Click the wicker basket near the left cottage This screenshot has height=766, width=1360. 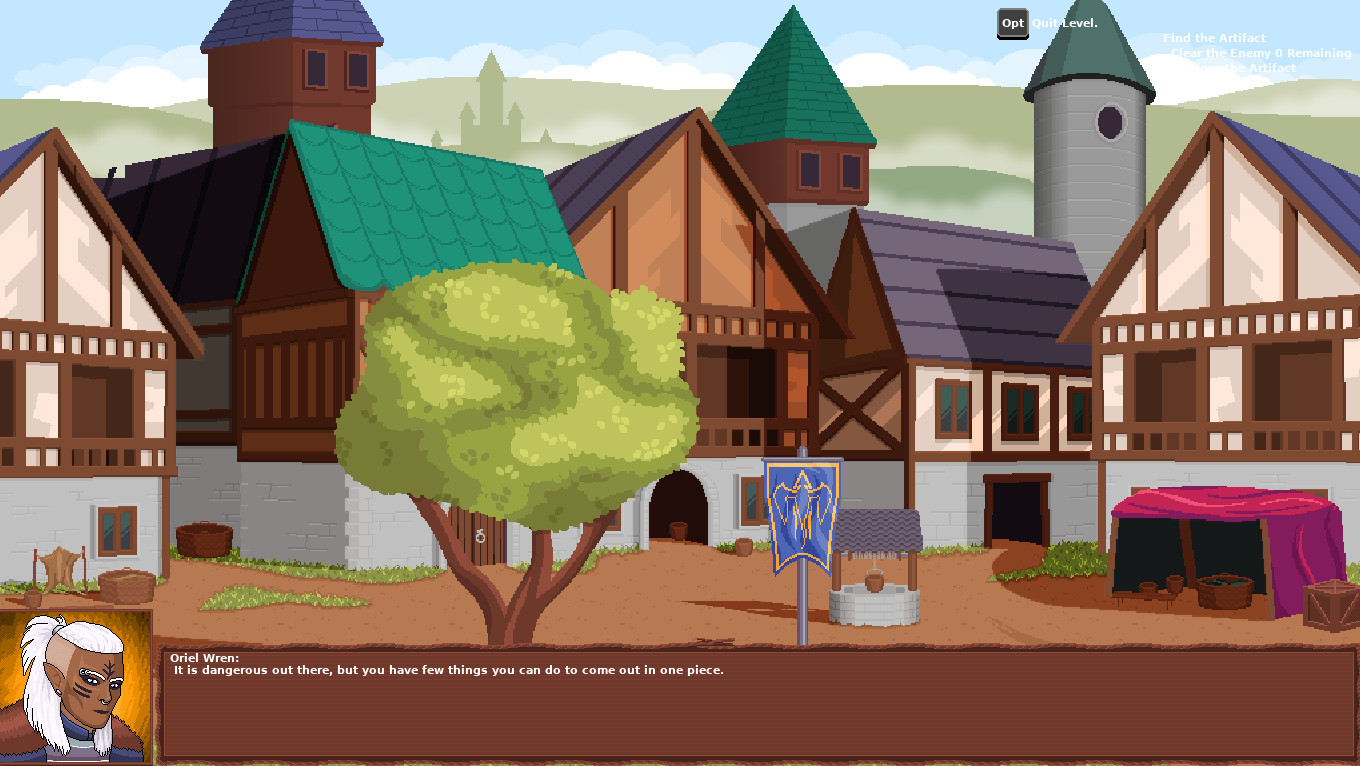(x=128, y=585)
